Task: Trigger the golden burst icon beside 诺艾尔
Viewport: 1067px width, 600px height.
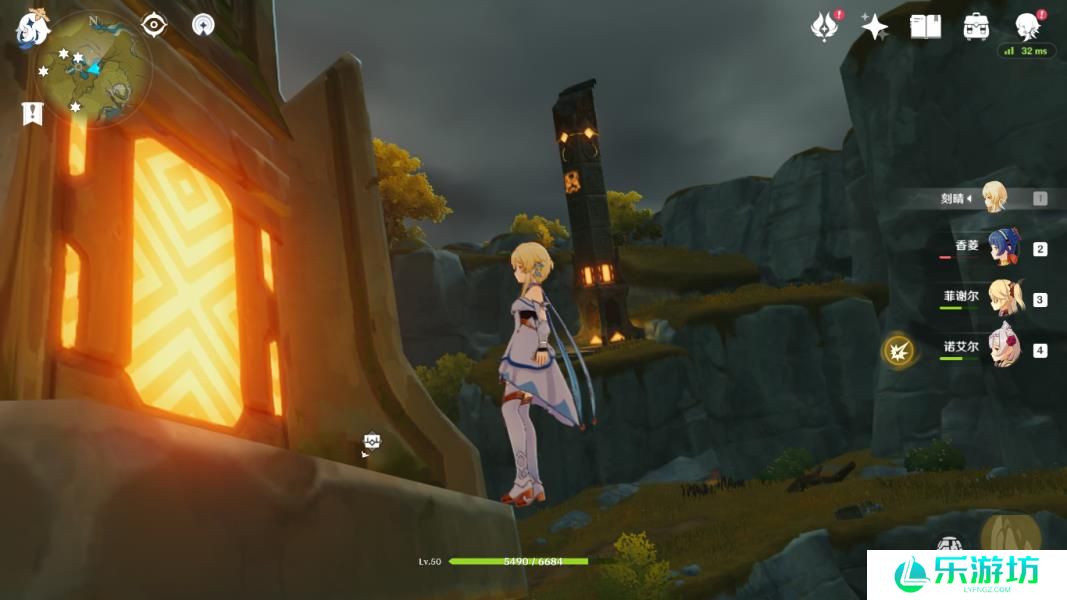Action: [x=898, y=350]
